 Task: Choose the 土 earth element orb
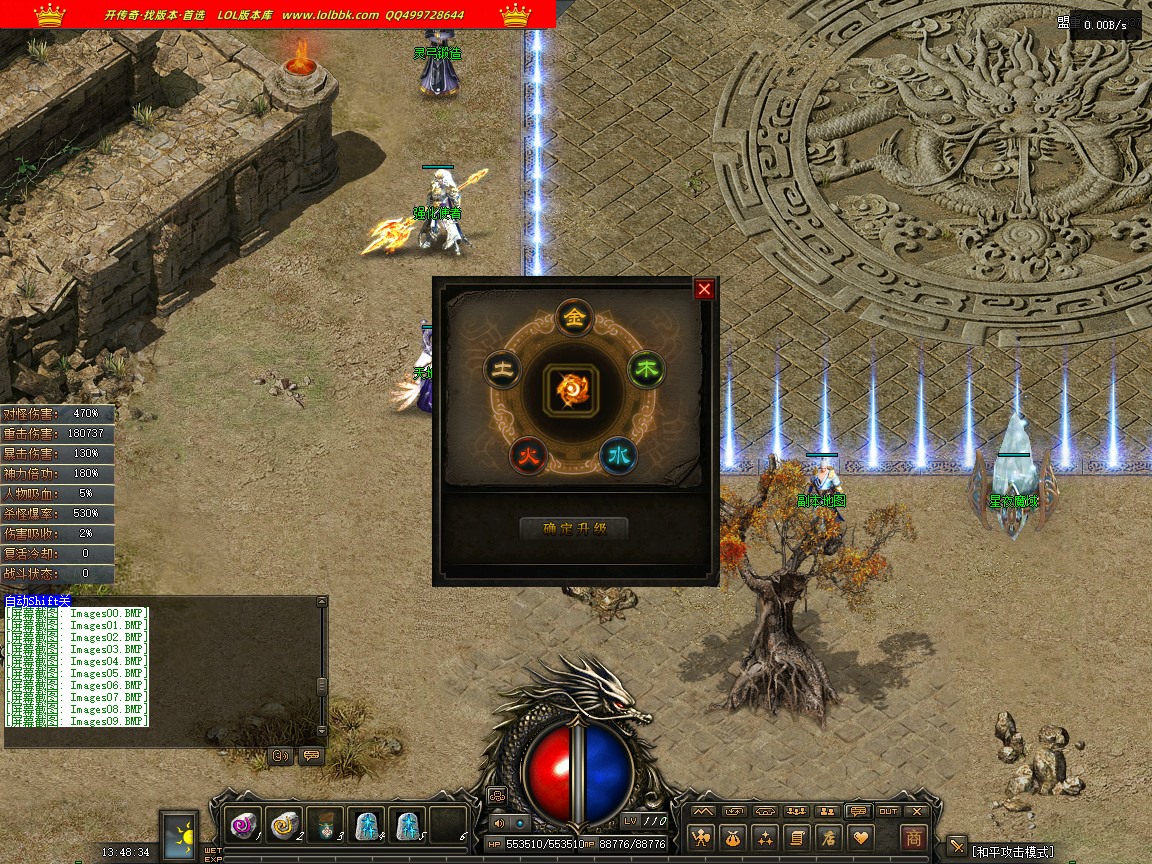click(502, 370)
